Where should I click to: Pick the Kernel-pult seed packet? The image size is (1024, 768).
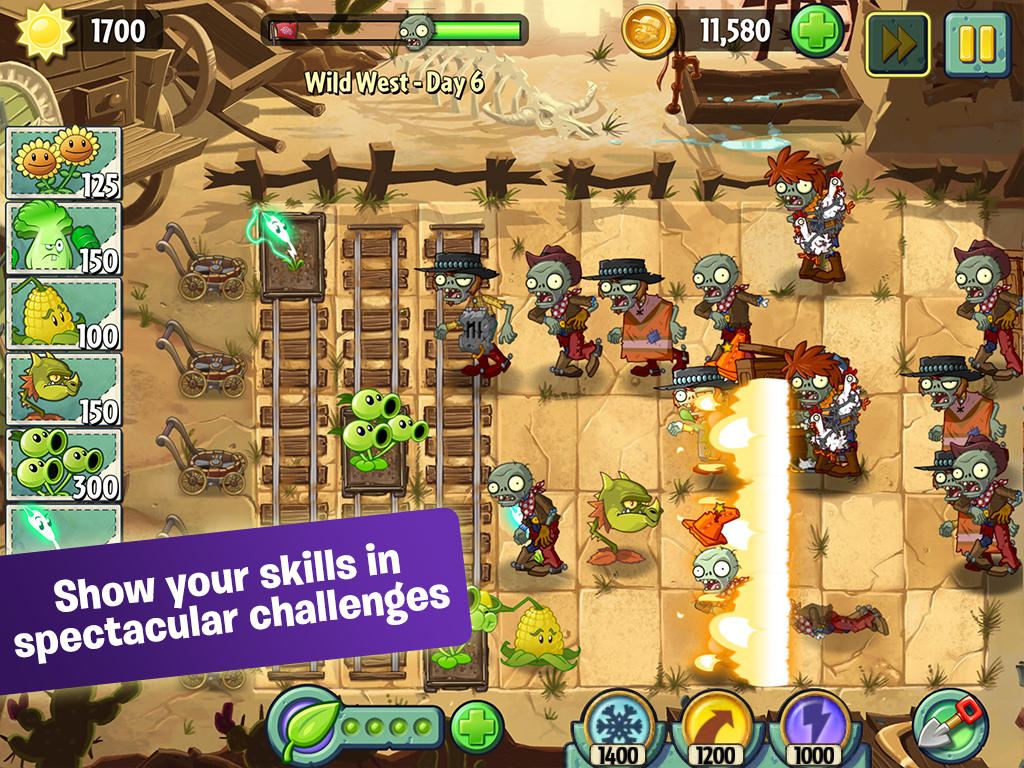pyautogui.click(x=64, y=314)
